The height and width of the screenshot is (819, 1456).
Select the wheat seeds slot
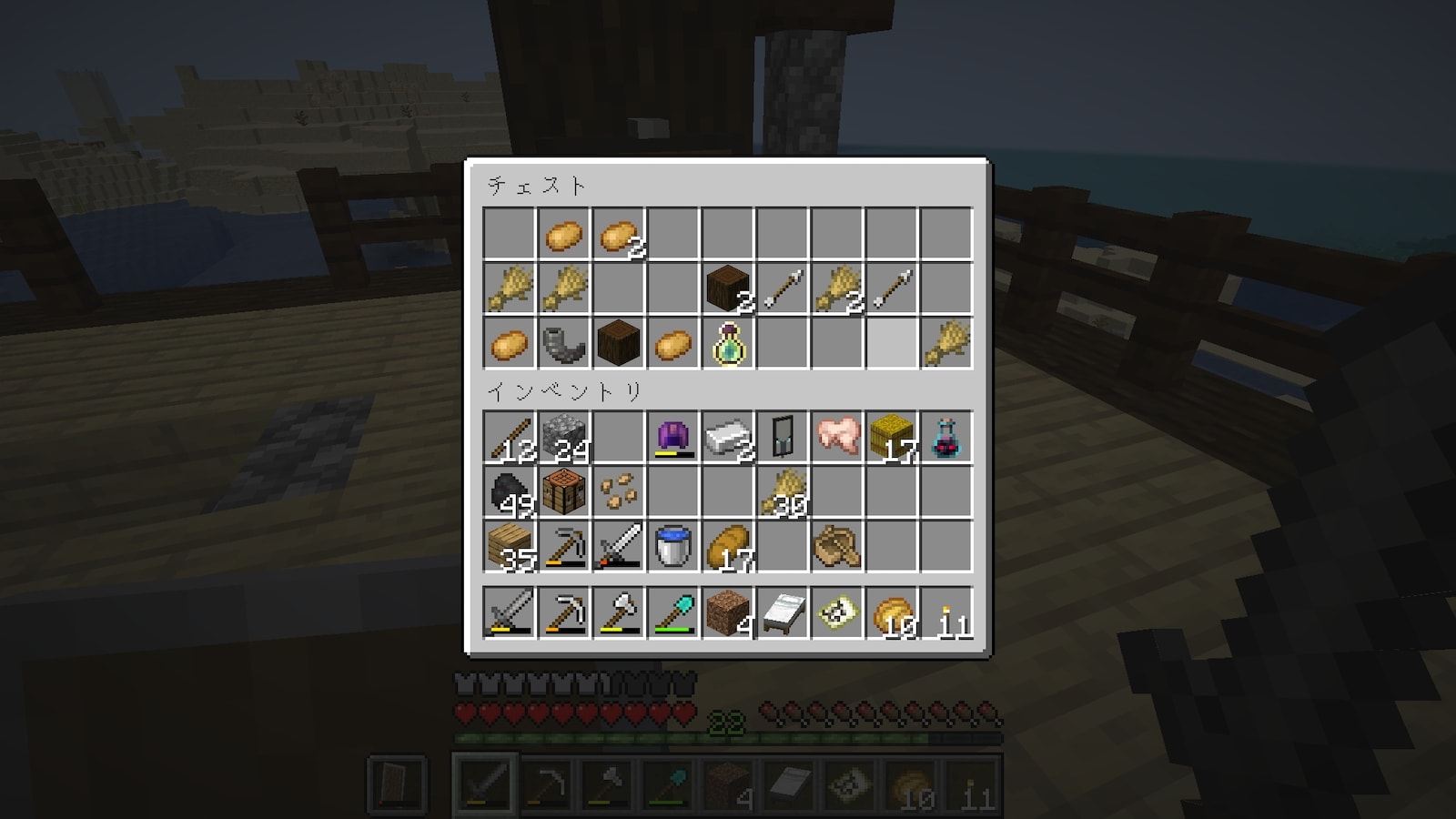618,491
